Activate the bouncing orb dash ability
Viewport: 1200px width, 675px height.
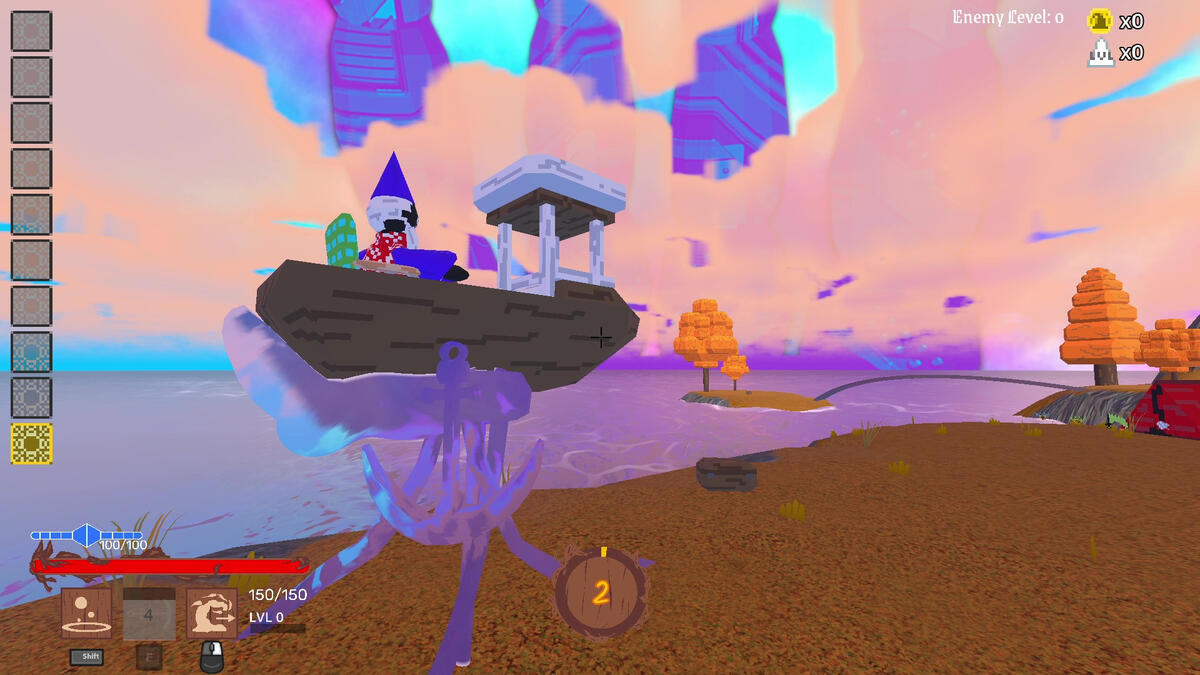[86, 613]
